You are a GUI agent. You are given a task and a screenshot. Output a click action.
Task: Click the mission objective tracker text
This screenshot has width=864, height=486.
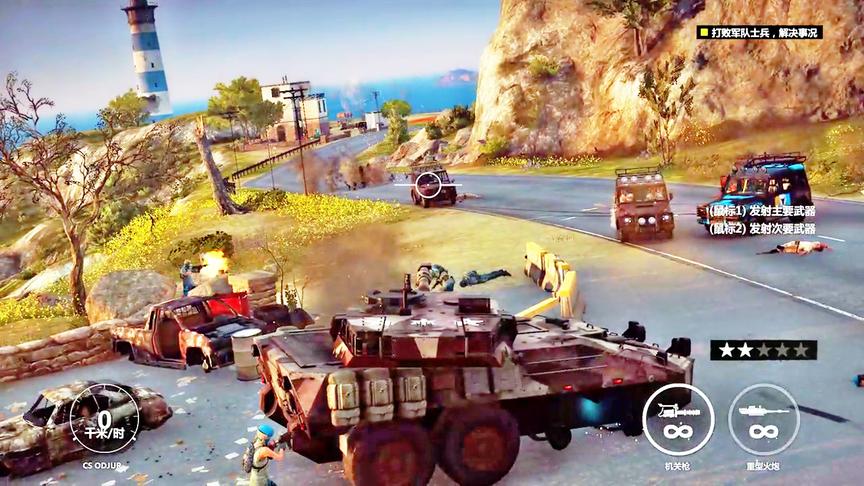click(759, 32)
